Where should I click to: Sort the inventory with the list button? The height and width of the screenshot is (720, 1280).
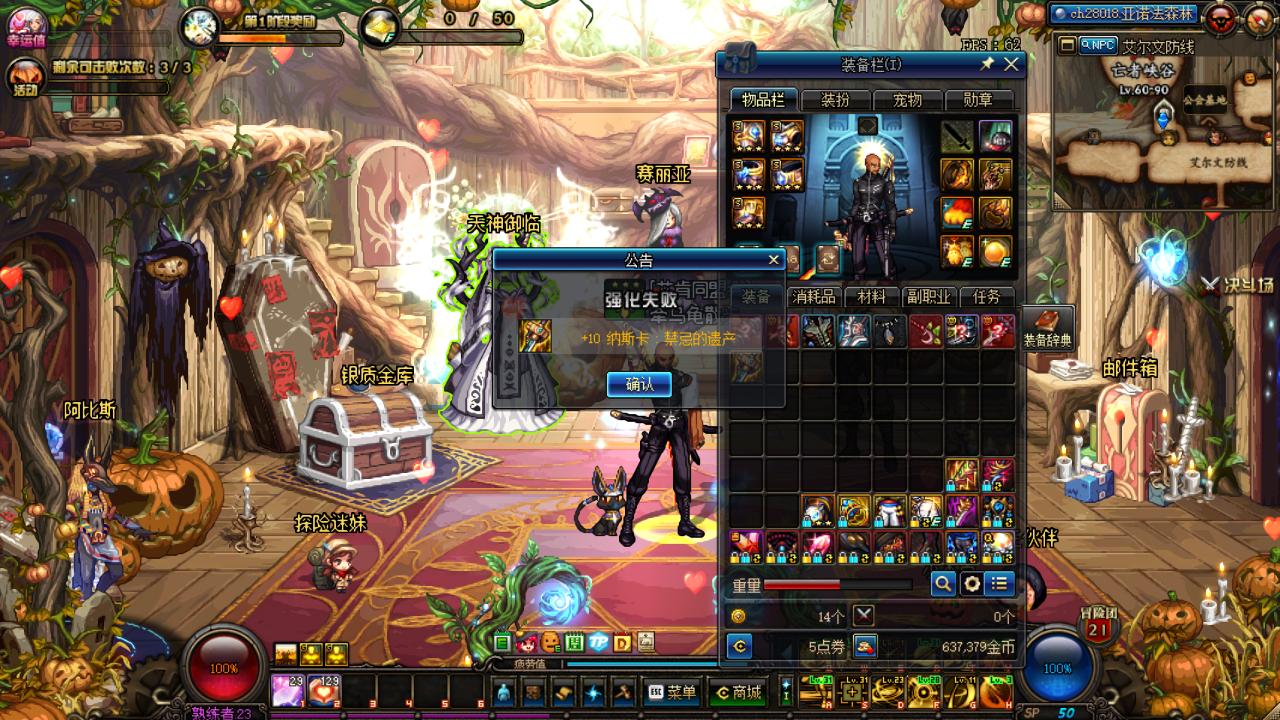pos(999,584)
